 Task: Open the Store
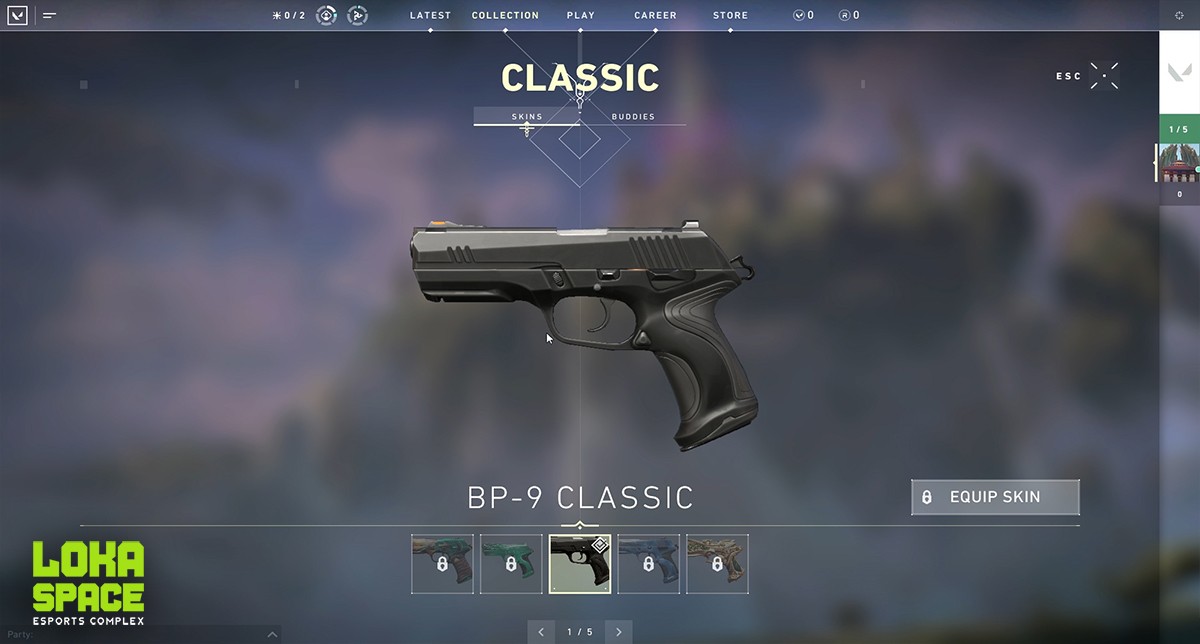(x=730, y=15)
